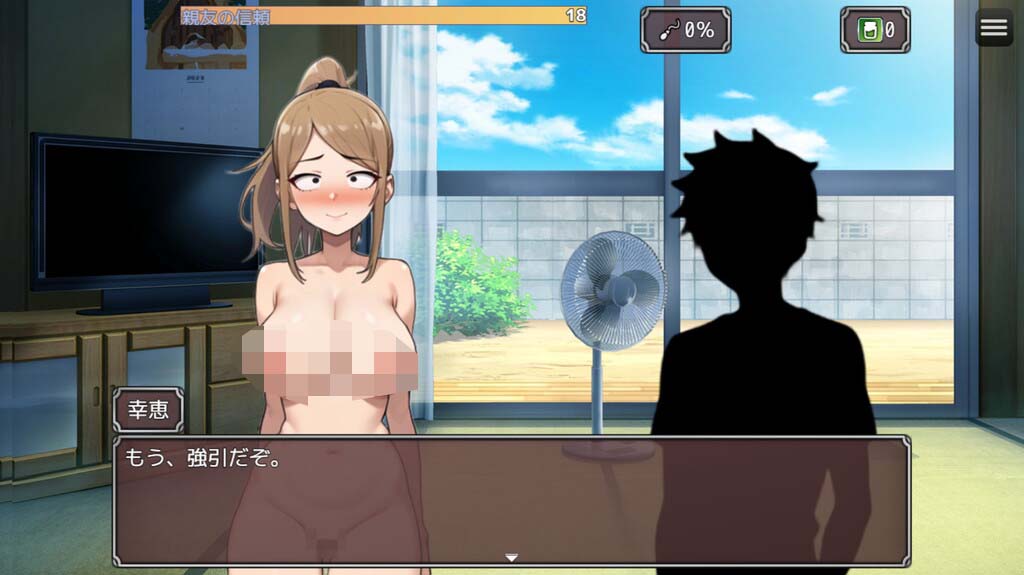Open the hamburger menu button
The image size is (1024, 575).
coord(993,28)
